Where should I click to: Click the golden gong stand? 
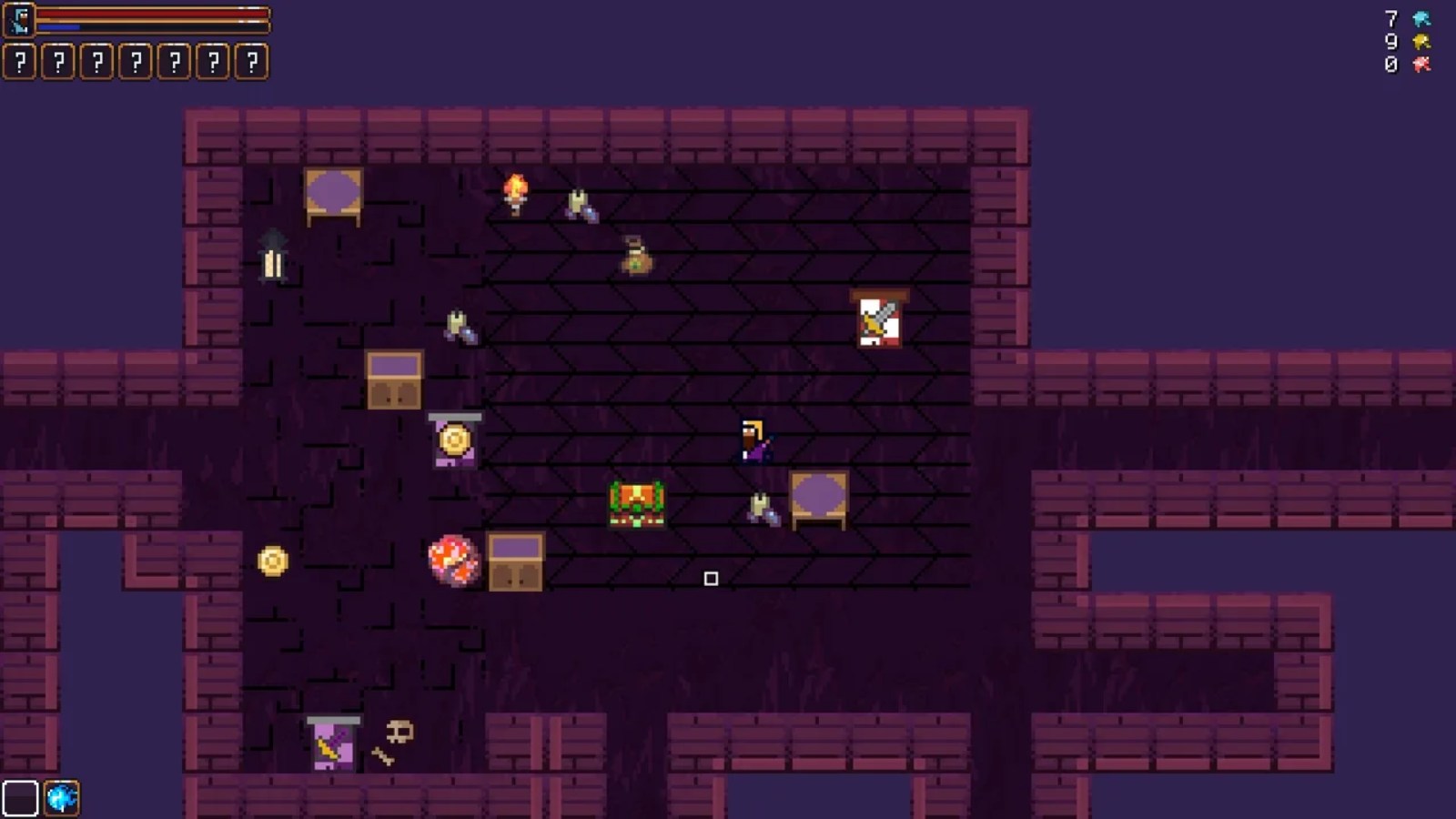click(454, 440)
